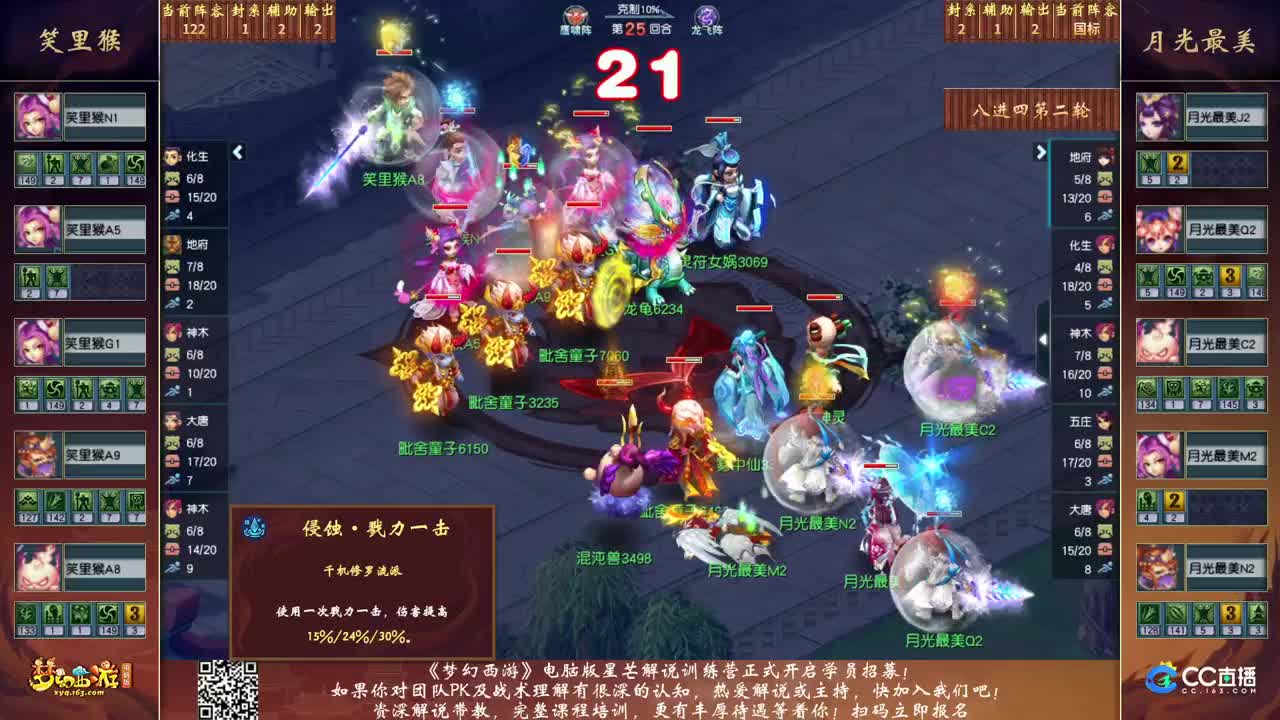Expand the right panel via the yellow arrow
Viewport: 1280px width, 720px height.
tap(1038, 153)
